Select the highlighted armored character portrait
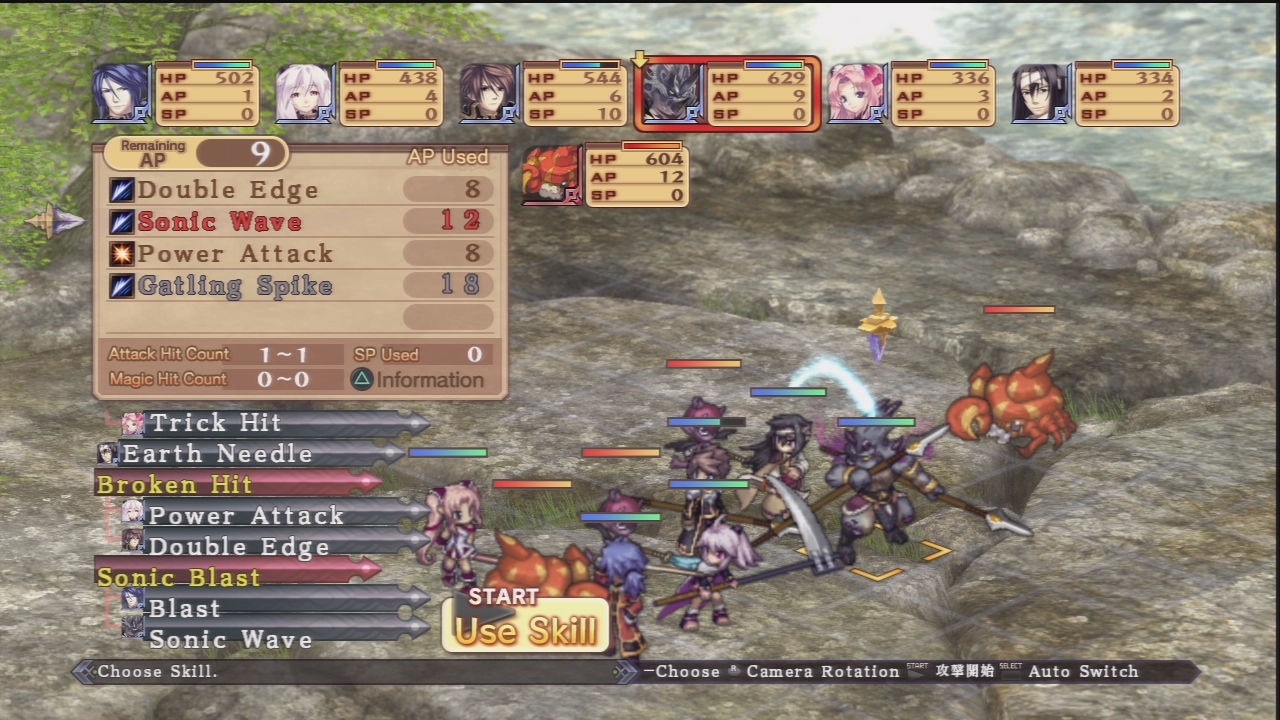The image size is (1280, 720). (672, 93)
